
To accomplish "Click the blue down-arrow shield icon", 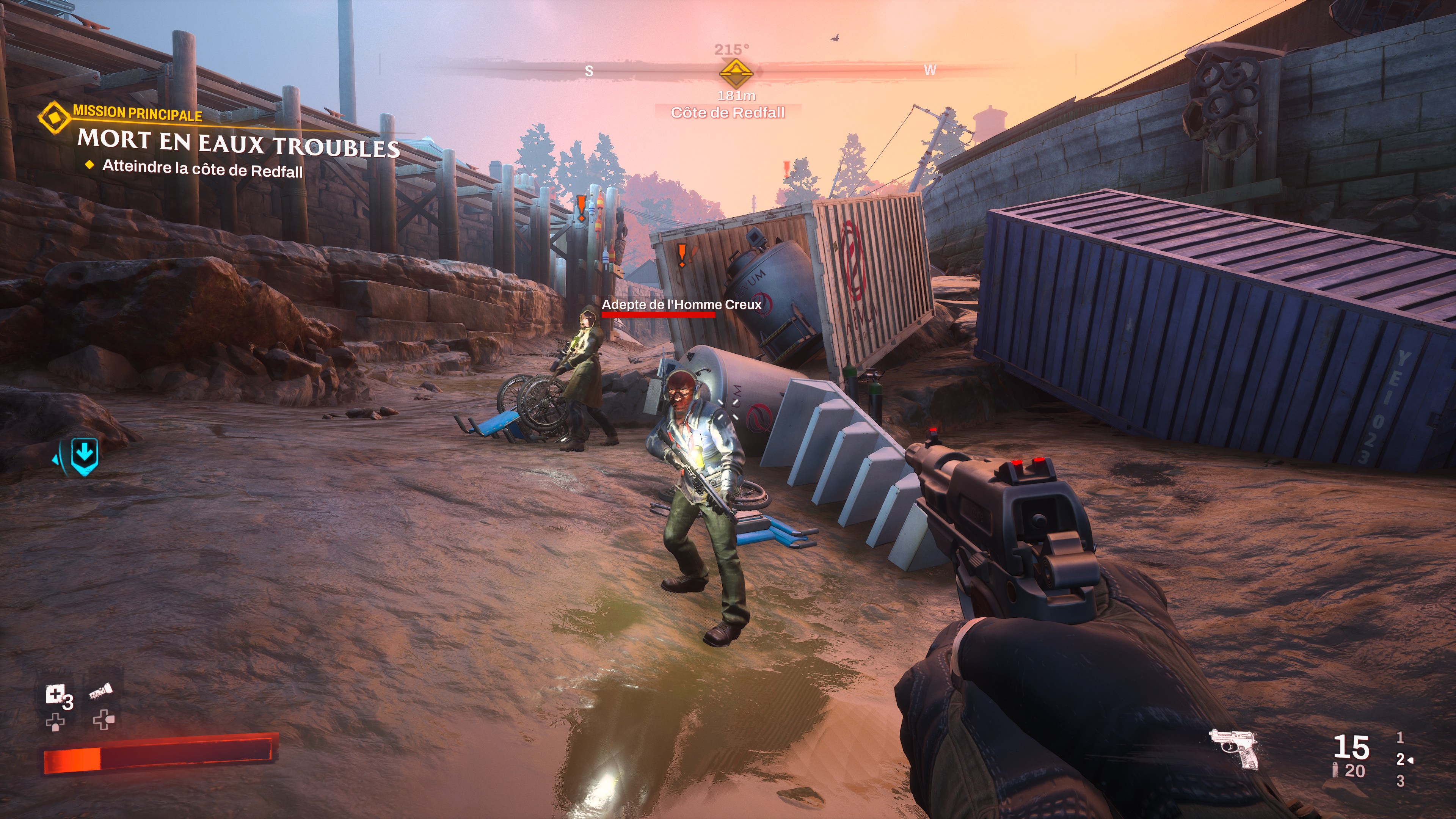I will tap(84, 455).
